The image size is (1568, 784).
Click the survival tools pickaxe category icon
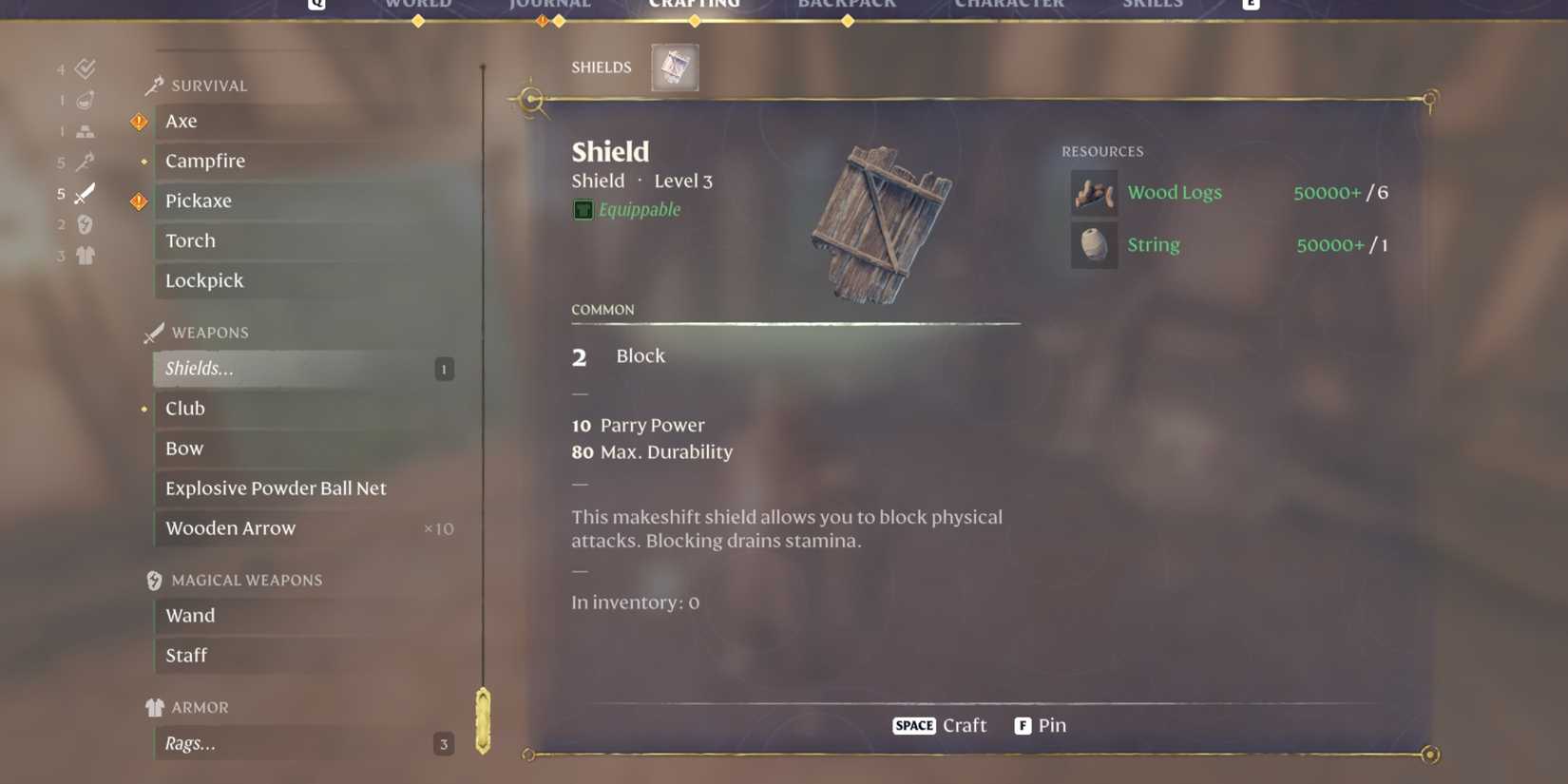84,162
